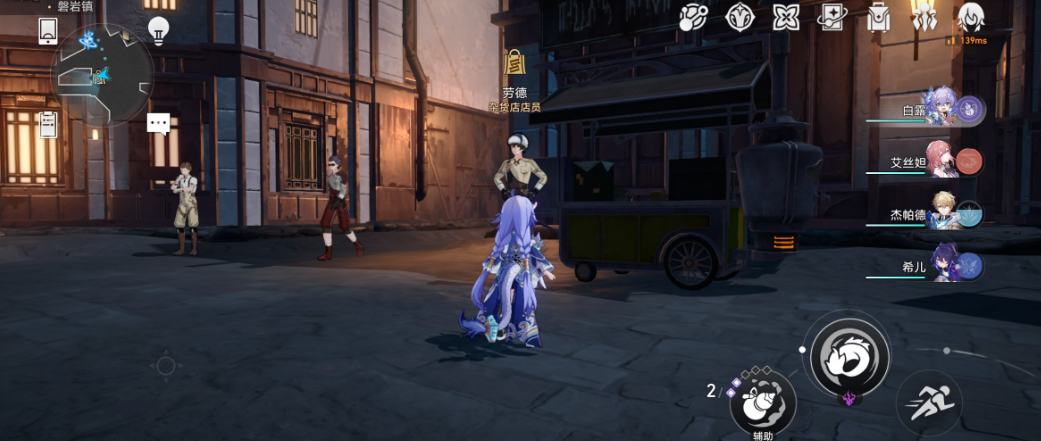Open the mission clipboard icon

pos(48,124)
